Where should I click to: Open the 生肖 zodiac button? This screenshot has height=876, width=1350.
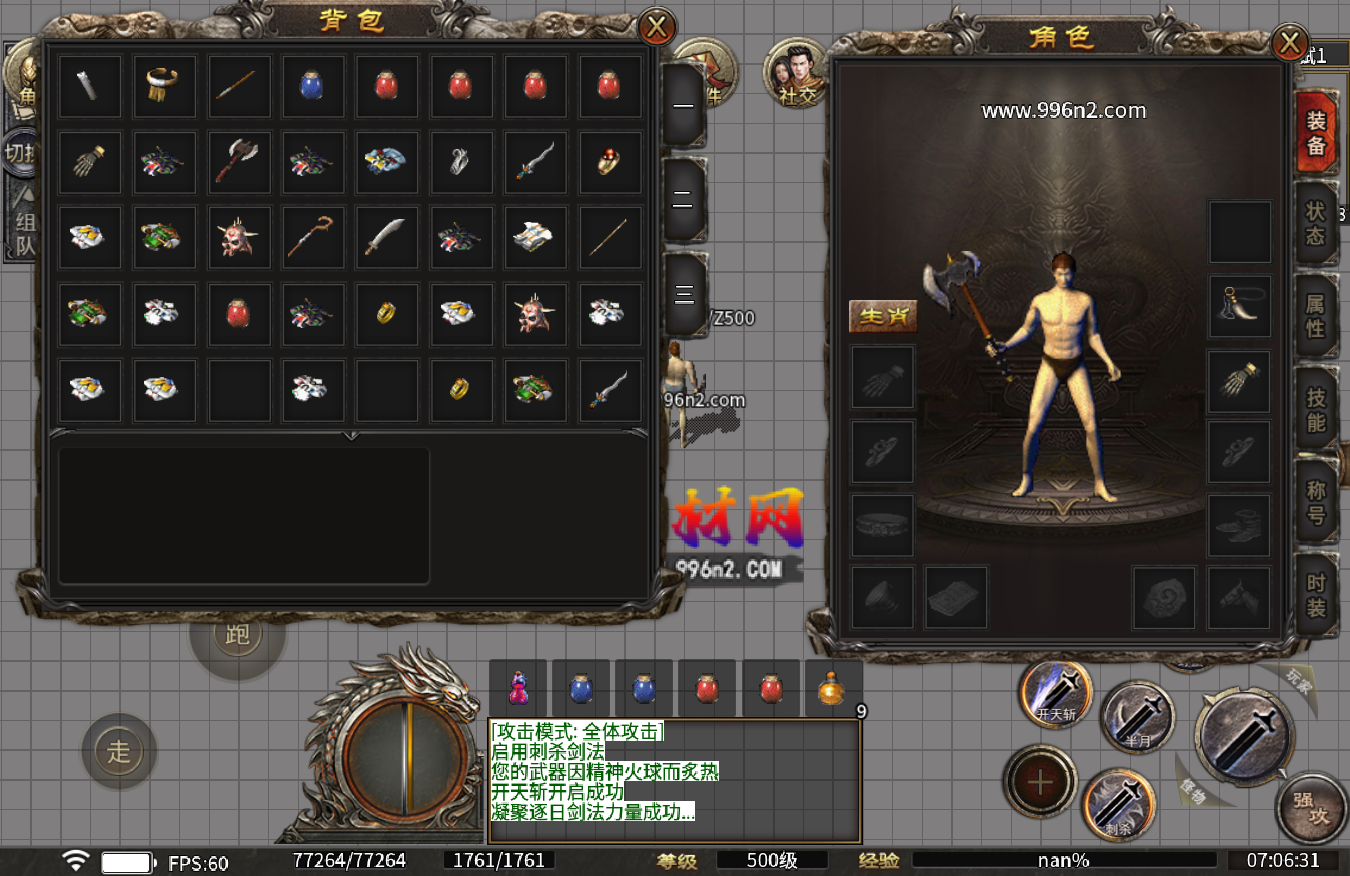point(883,316)
